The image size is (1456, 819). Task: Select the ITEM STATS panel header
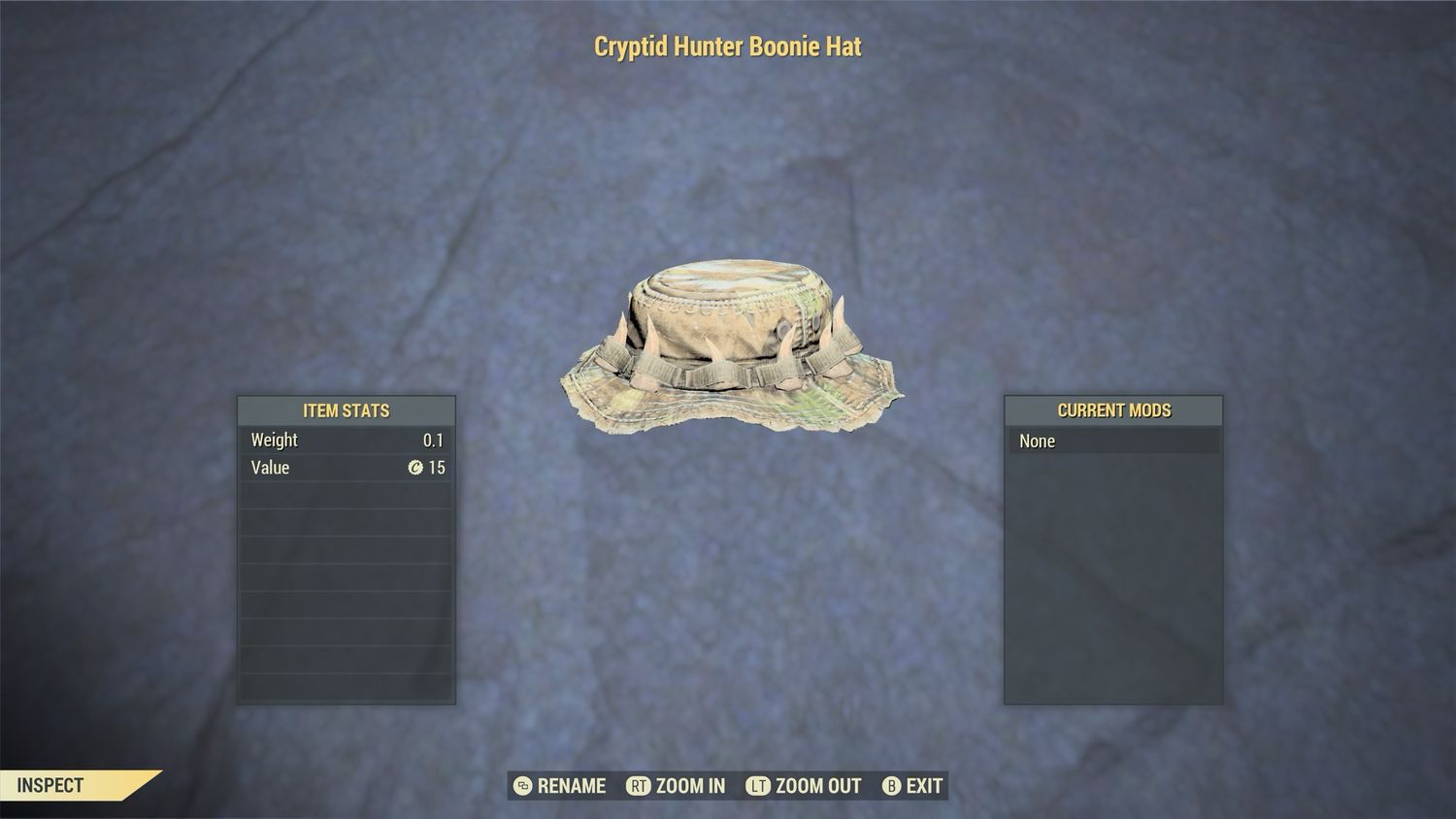[x=346, y=409]
